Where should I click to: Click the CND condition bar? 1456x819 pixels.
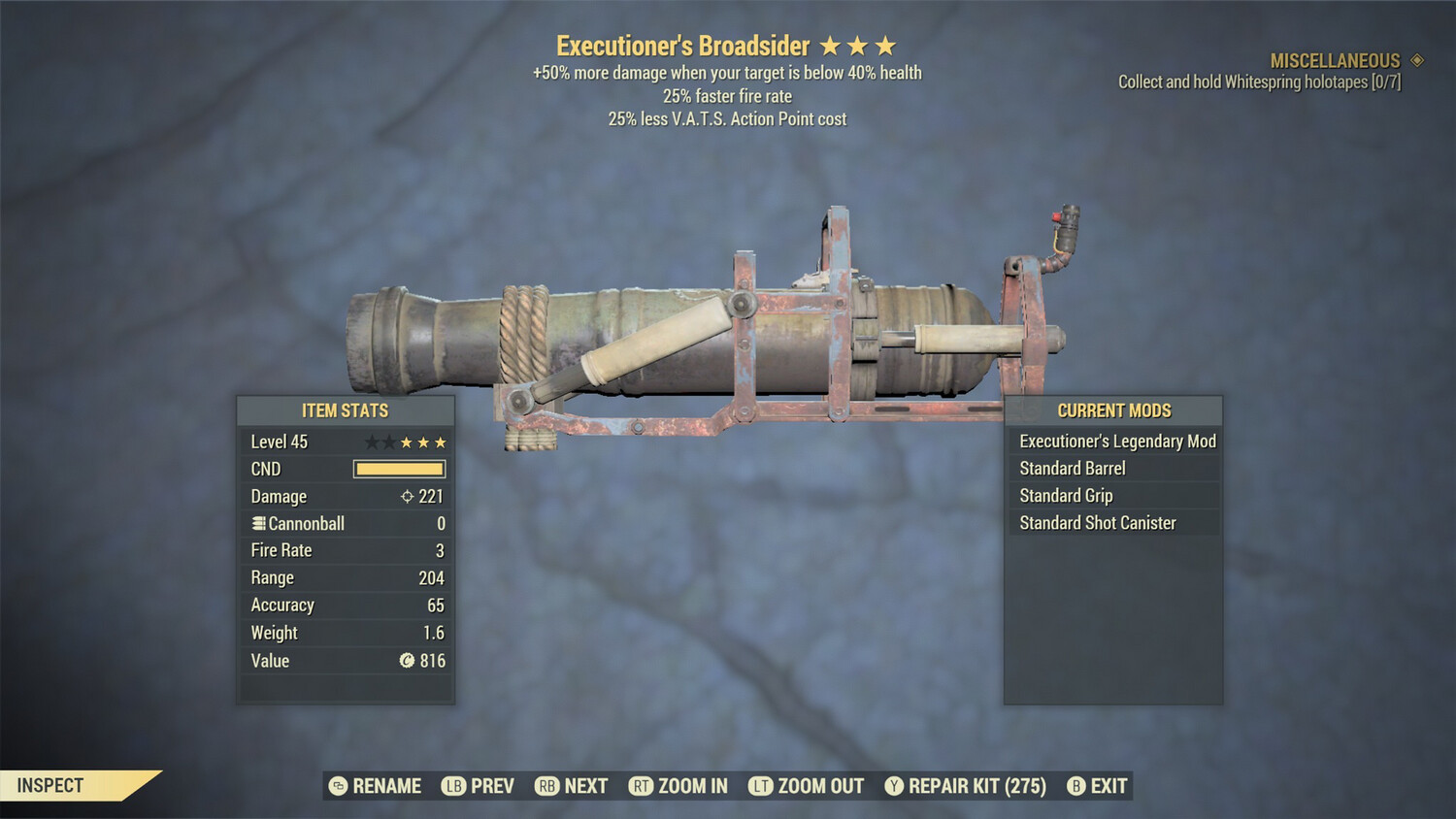pyautogui.click(x=398, y=469)
